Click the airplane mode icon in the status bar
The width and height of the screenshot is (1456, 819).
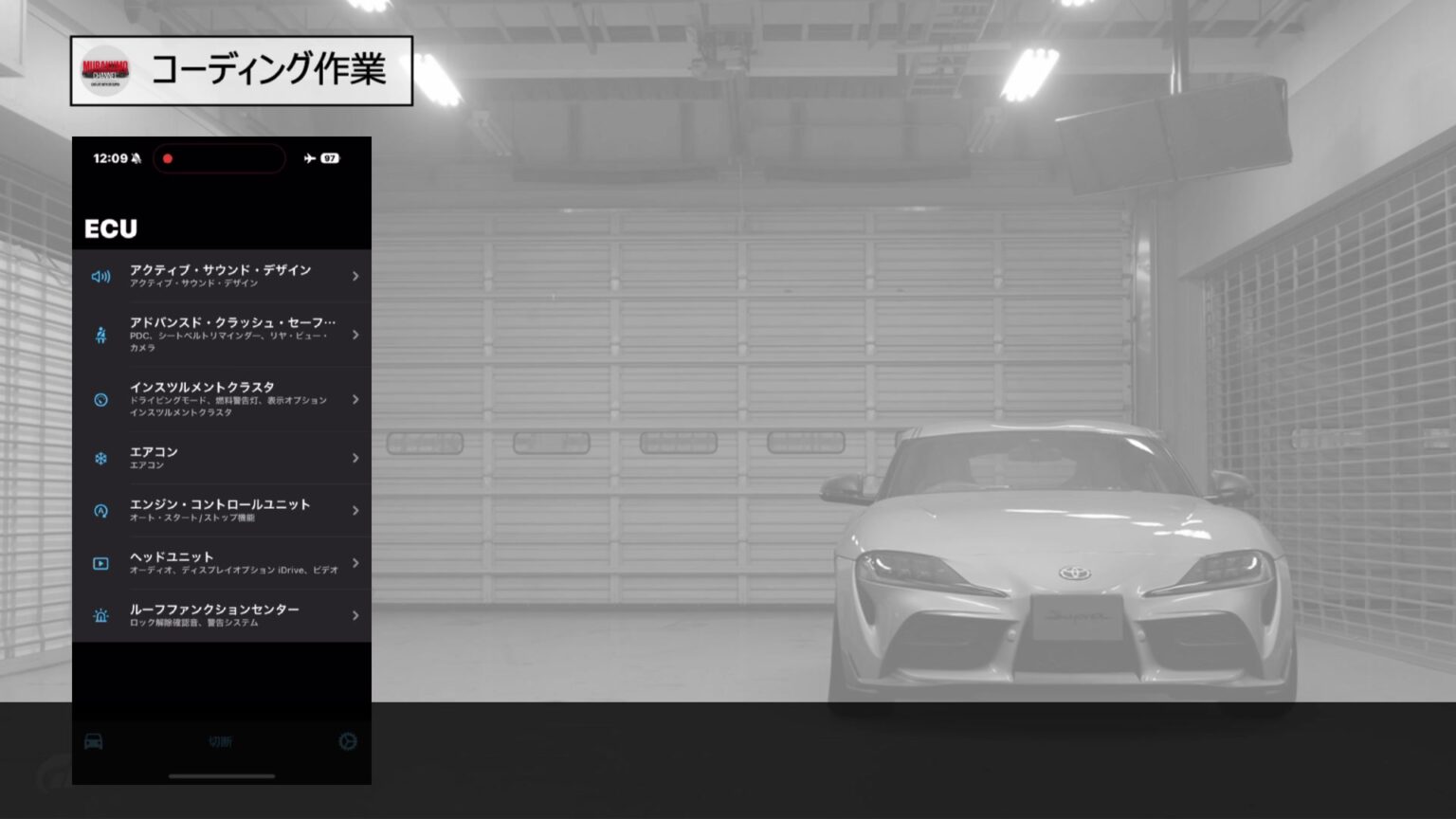pos(308,159)
